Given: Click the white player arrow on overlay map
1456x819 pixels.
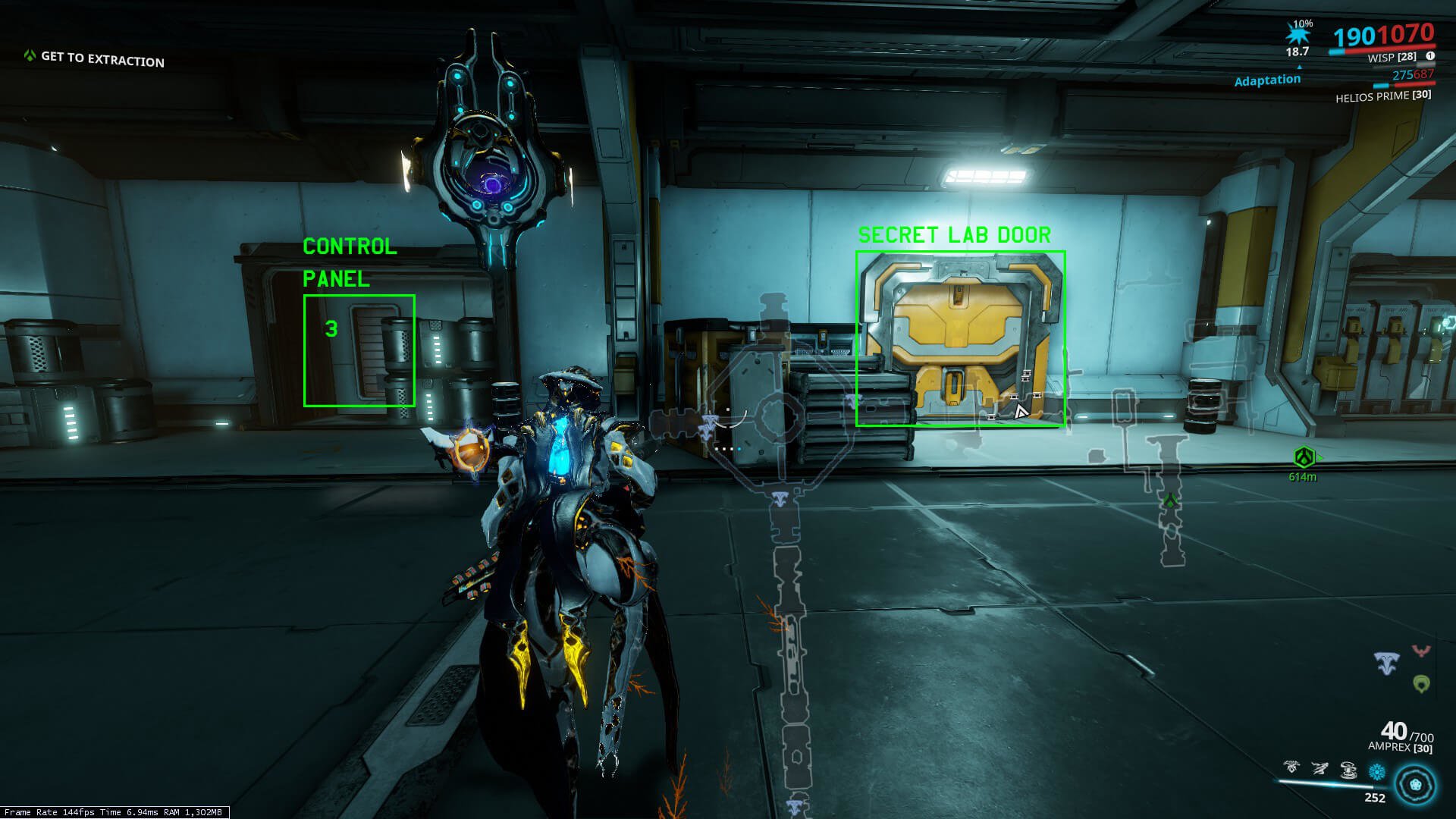Looking at the screenshot, I should pos(1021,412).
